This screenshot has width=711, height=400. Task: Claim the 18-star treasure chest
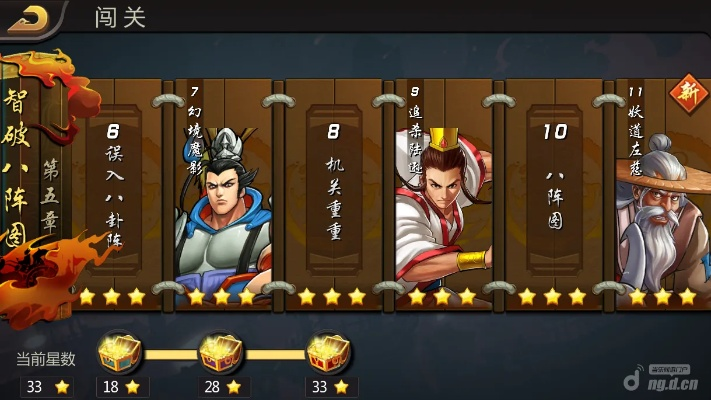[118, 352]
